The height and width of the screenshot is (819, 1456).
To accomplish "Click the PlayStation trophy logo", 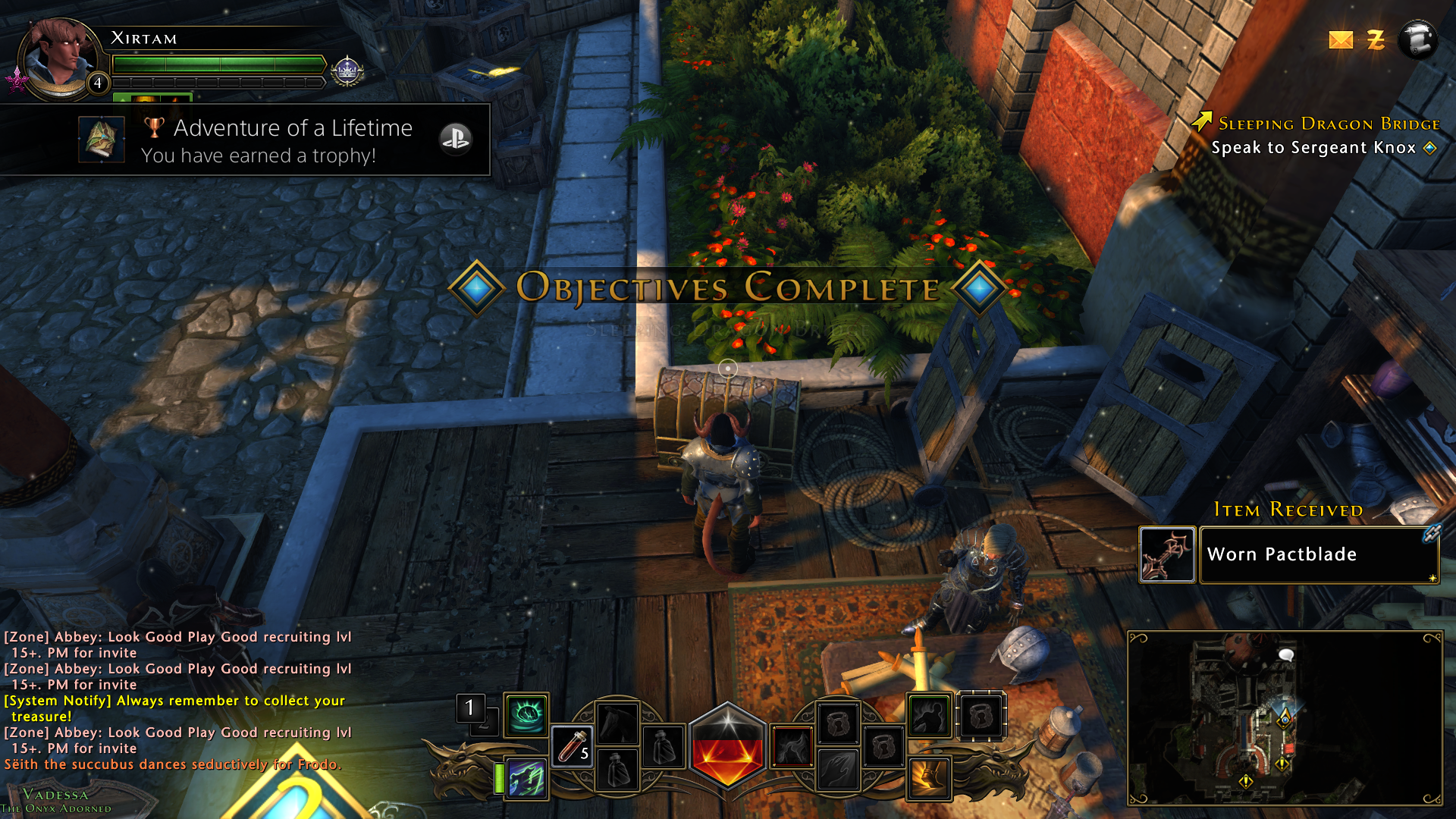I will point(456,140).
